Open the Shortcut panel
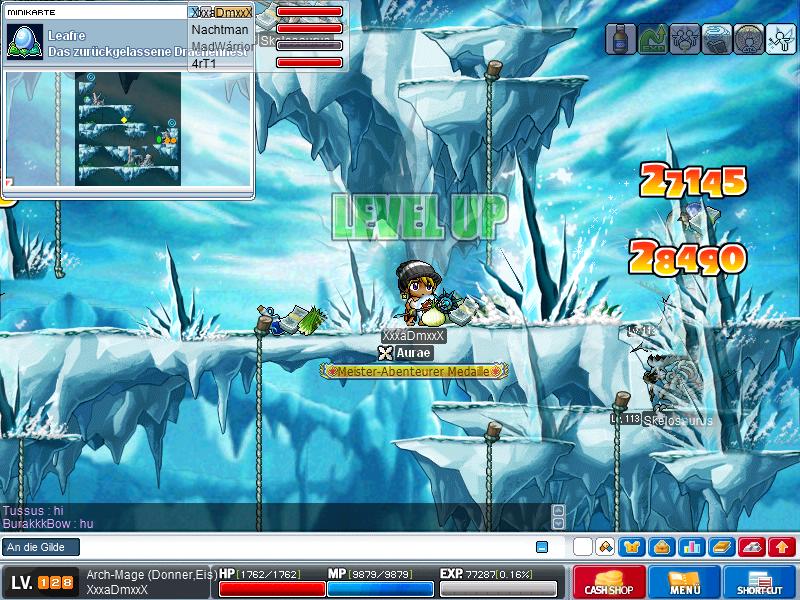This screenshot has width=800, height=600. click(x=759, y=582)
